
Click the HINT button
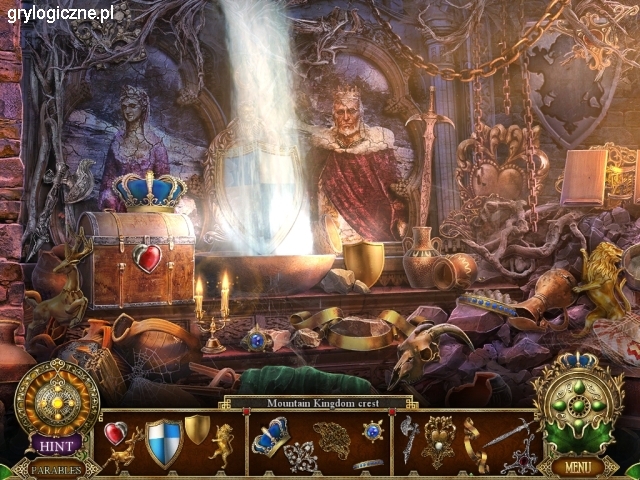click(56, 445)
